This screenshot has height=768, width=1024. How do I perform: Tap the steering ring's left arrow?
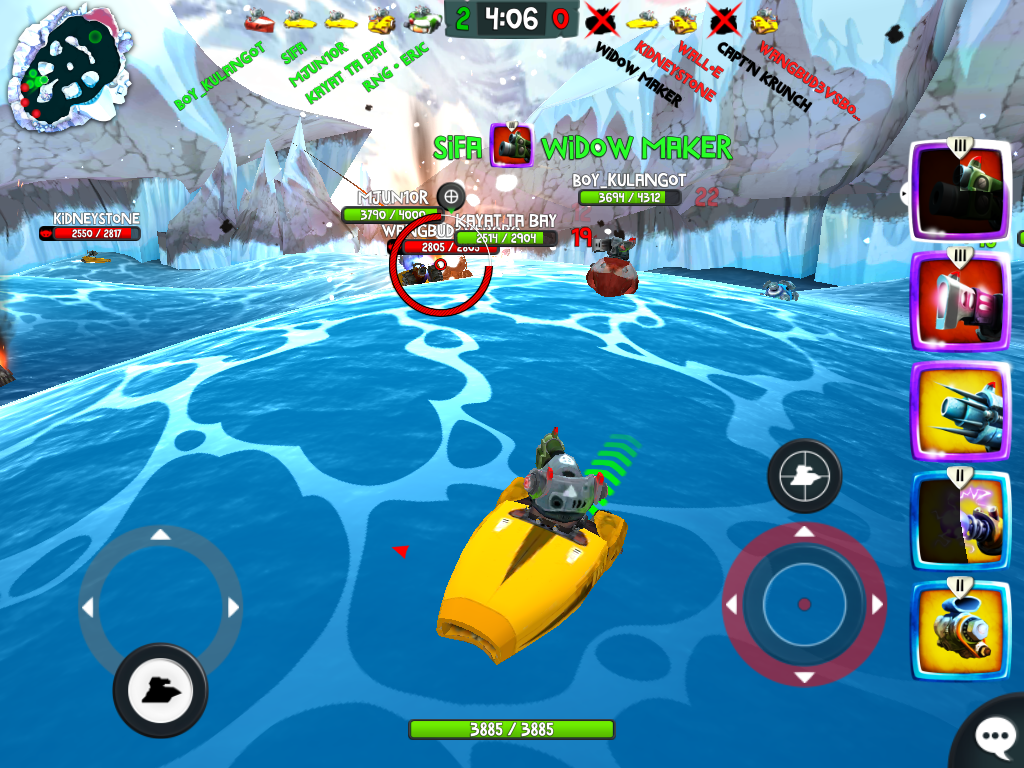(x=87, y=607)
